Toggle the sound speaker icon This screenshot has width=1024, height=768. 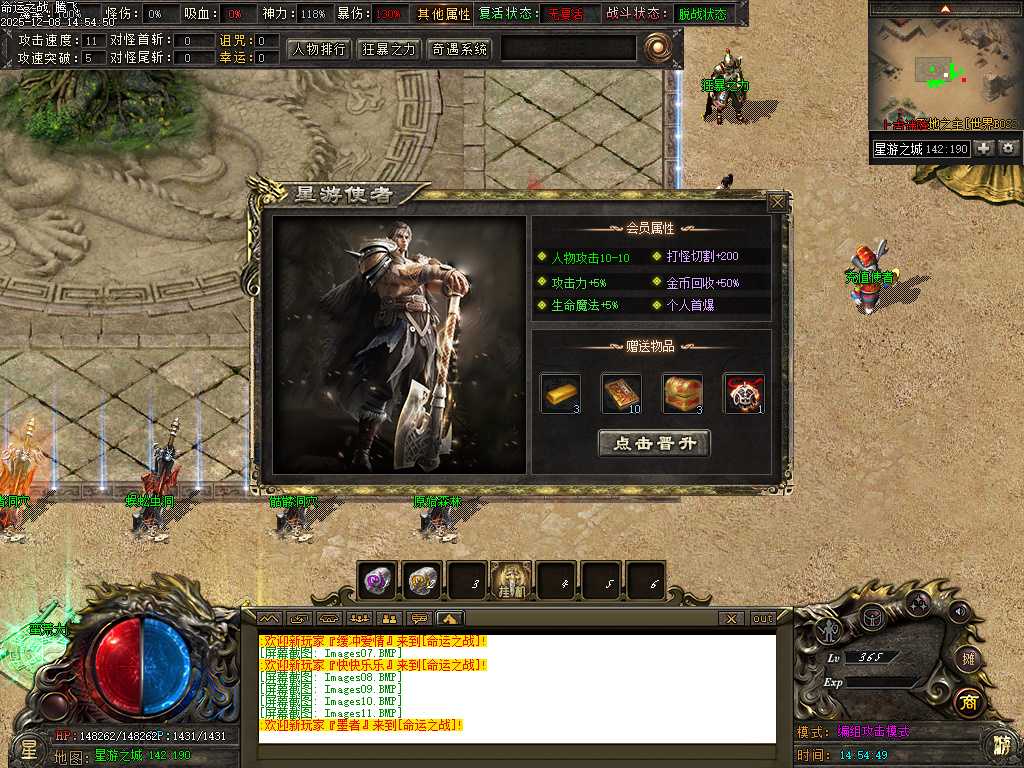point(960,611)
